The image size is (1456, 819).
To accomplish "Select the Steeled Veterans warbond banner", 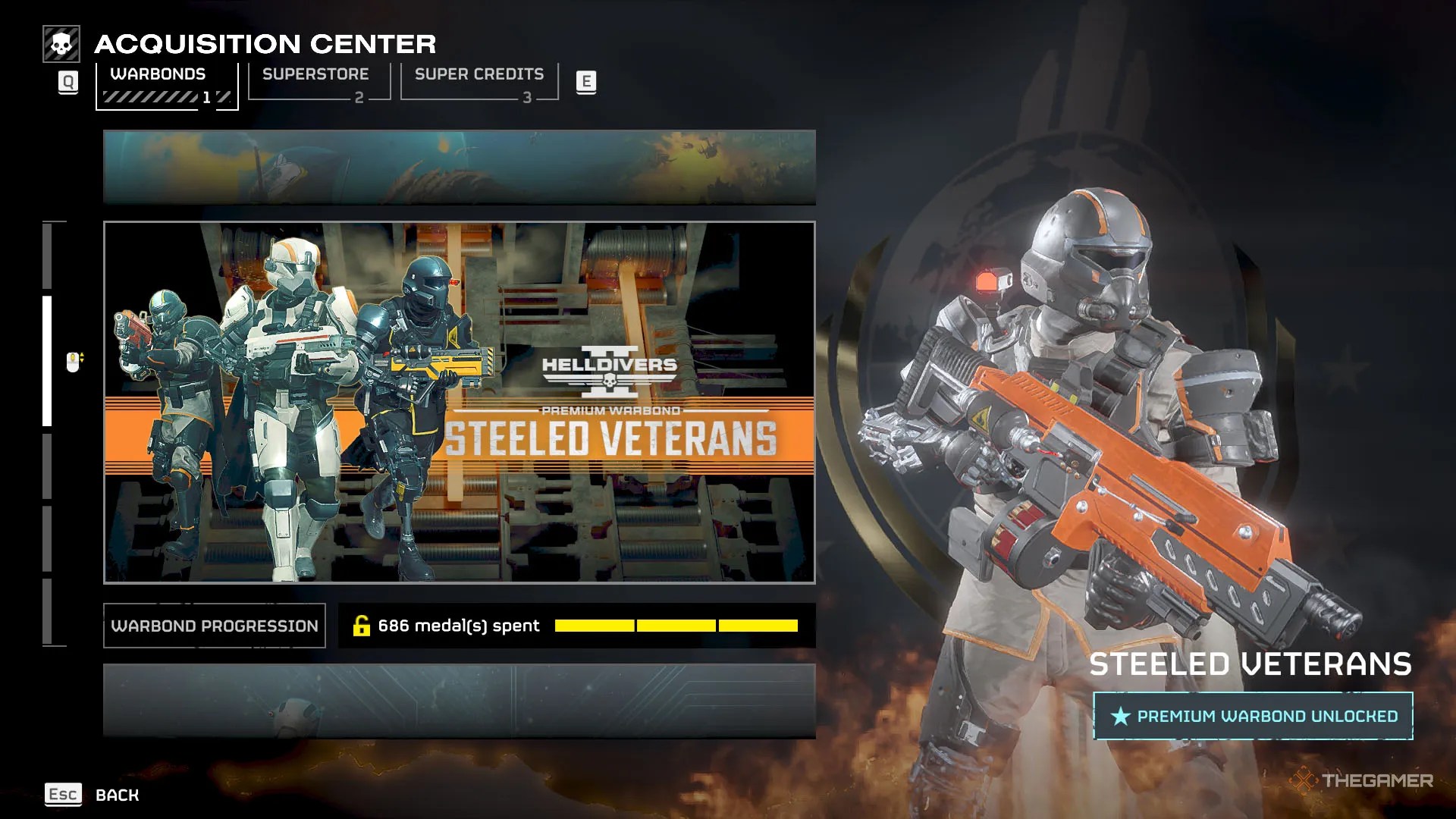I will pos(459,402).
